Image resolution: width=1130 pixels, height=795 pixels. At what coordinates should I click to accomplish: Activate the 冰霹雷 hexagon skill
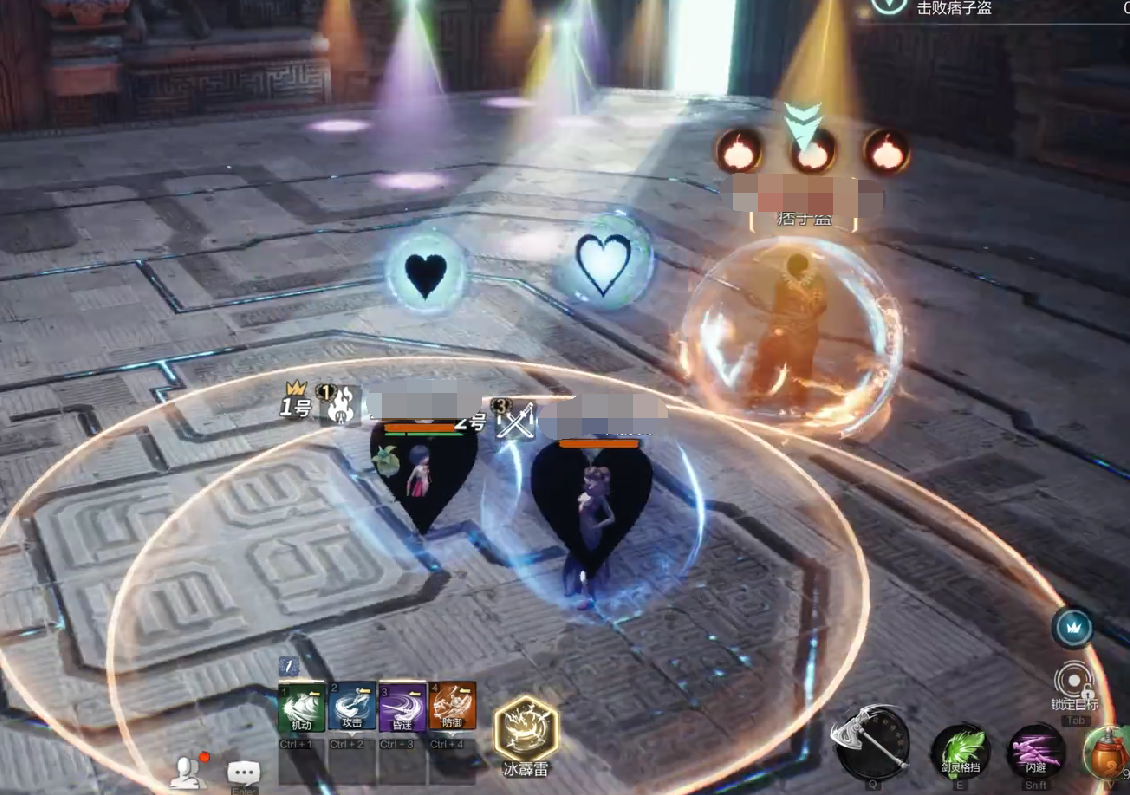(x=526, y=729)
